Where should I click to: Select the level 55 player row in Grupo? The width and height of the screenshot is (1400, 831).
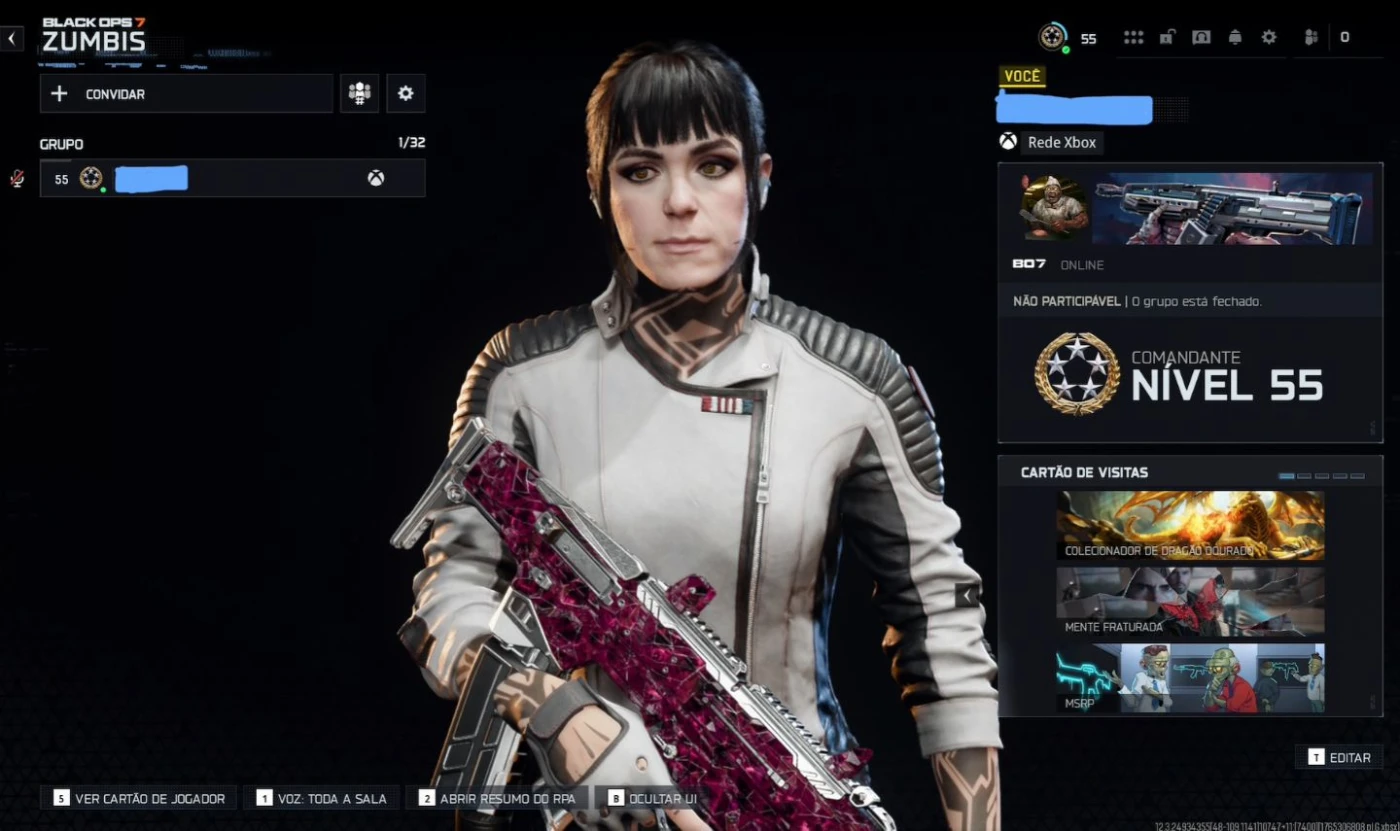click(232, 179)
